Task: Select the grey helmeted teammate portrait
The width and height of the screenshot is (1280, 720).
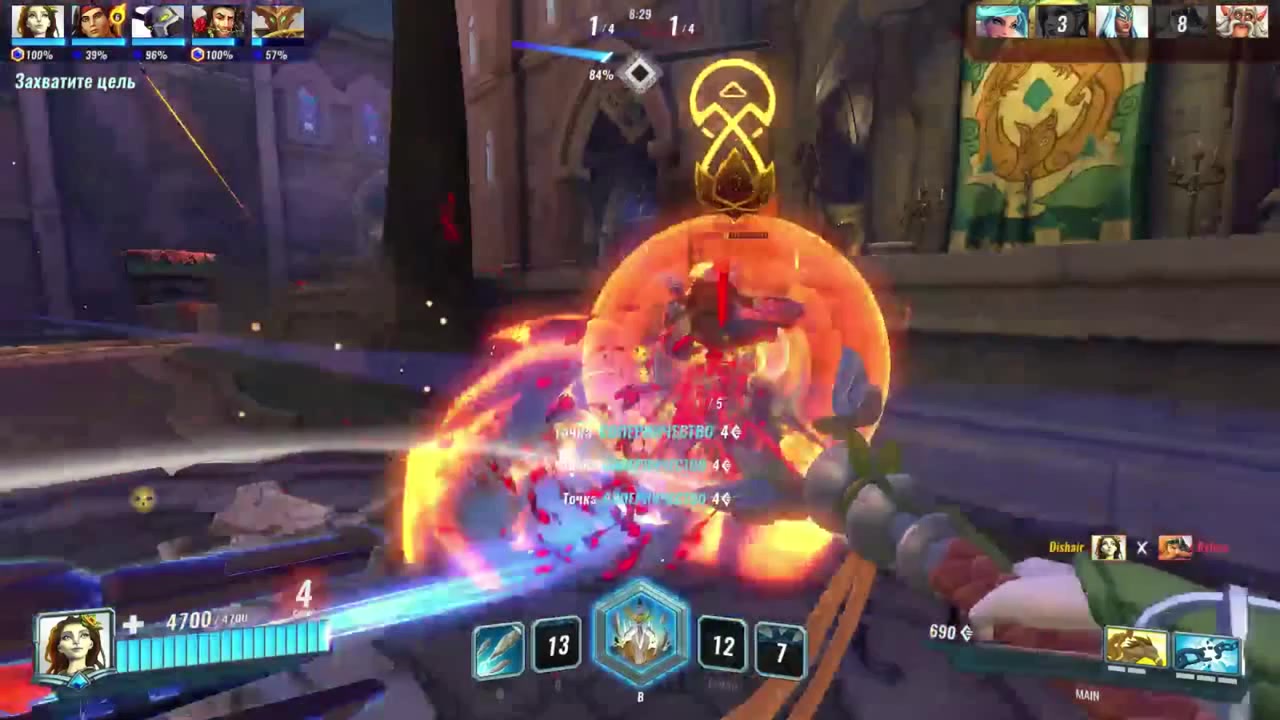Action: [158, 22]
